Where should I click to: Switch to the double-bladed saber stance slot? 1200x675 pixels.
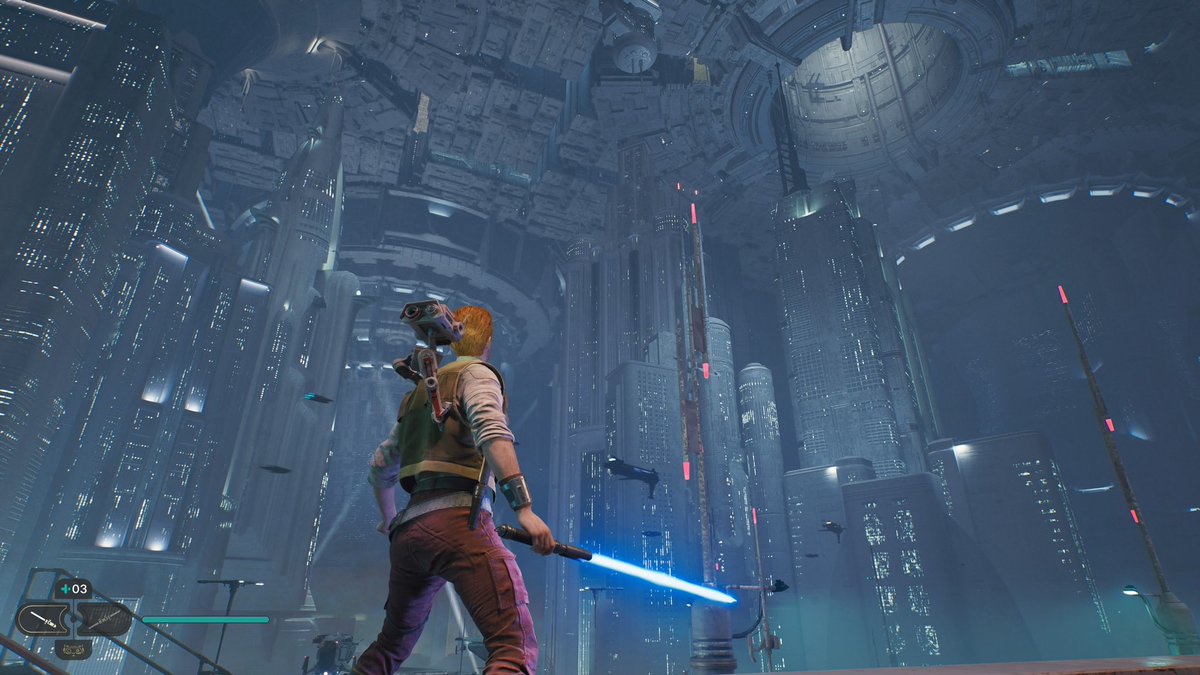pos(105,619)
